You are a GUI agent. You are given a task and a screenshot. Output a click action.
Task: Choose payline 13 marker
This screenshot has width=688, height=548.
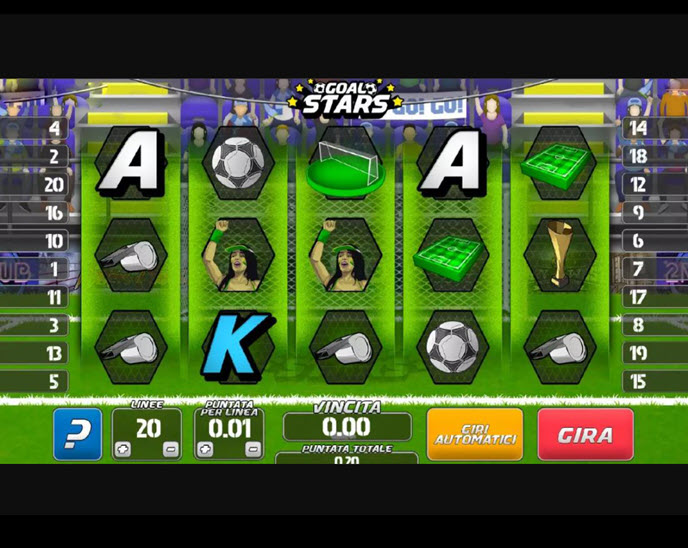pyautogui.click(x=54, y=353)
